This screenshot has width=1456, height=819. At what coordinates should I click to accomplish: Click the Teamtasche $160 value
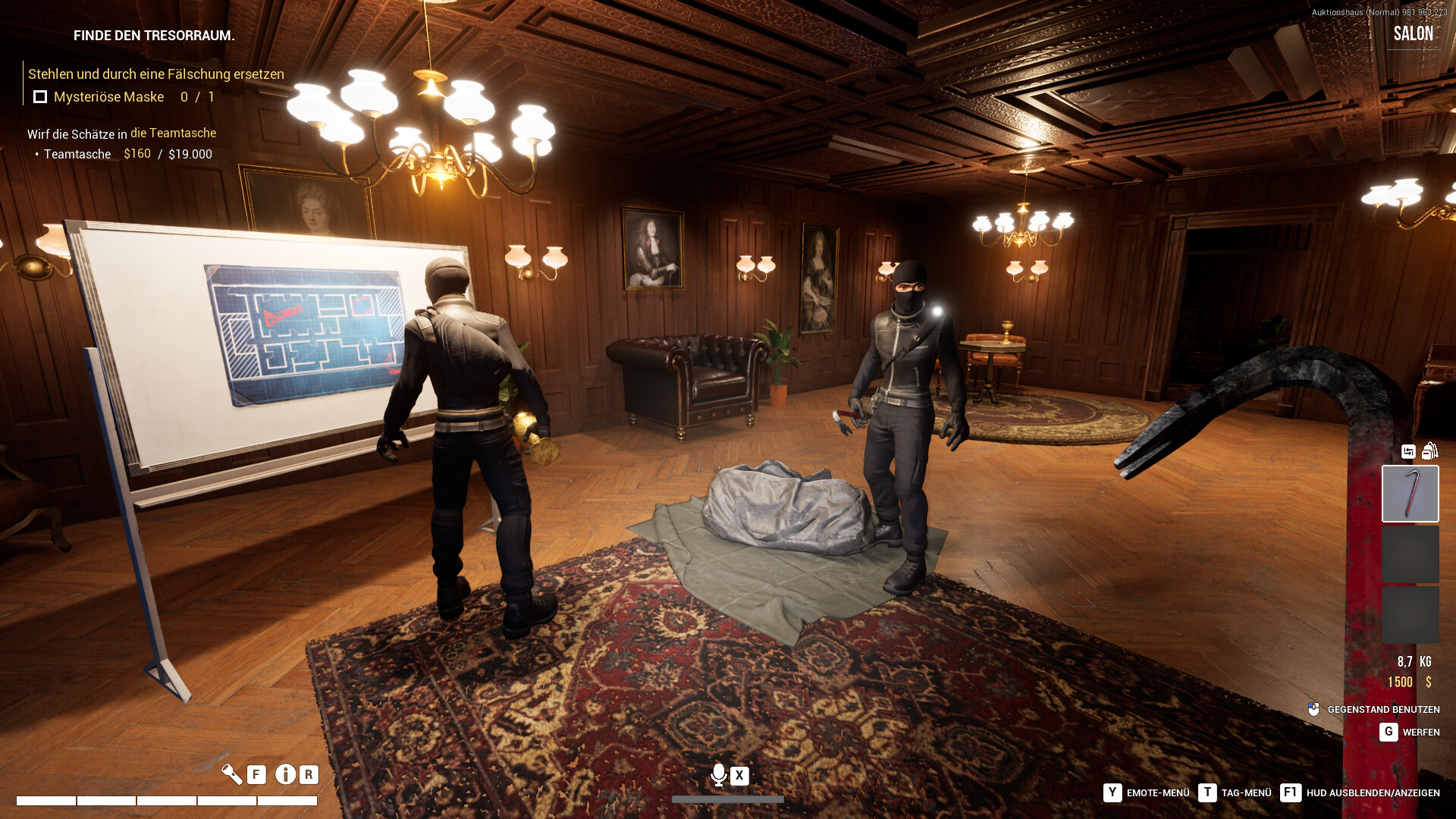(x=136, y=154)
